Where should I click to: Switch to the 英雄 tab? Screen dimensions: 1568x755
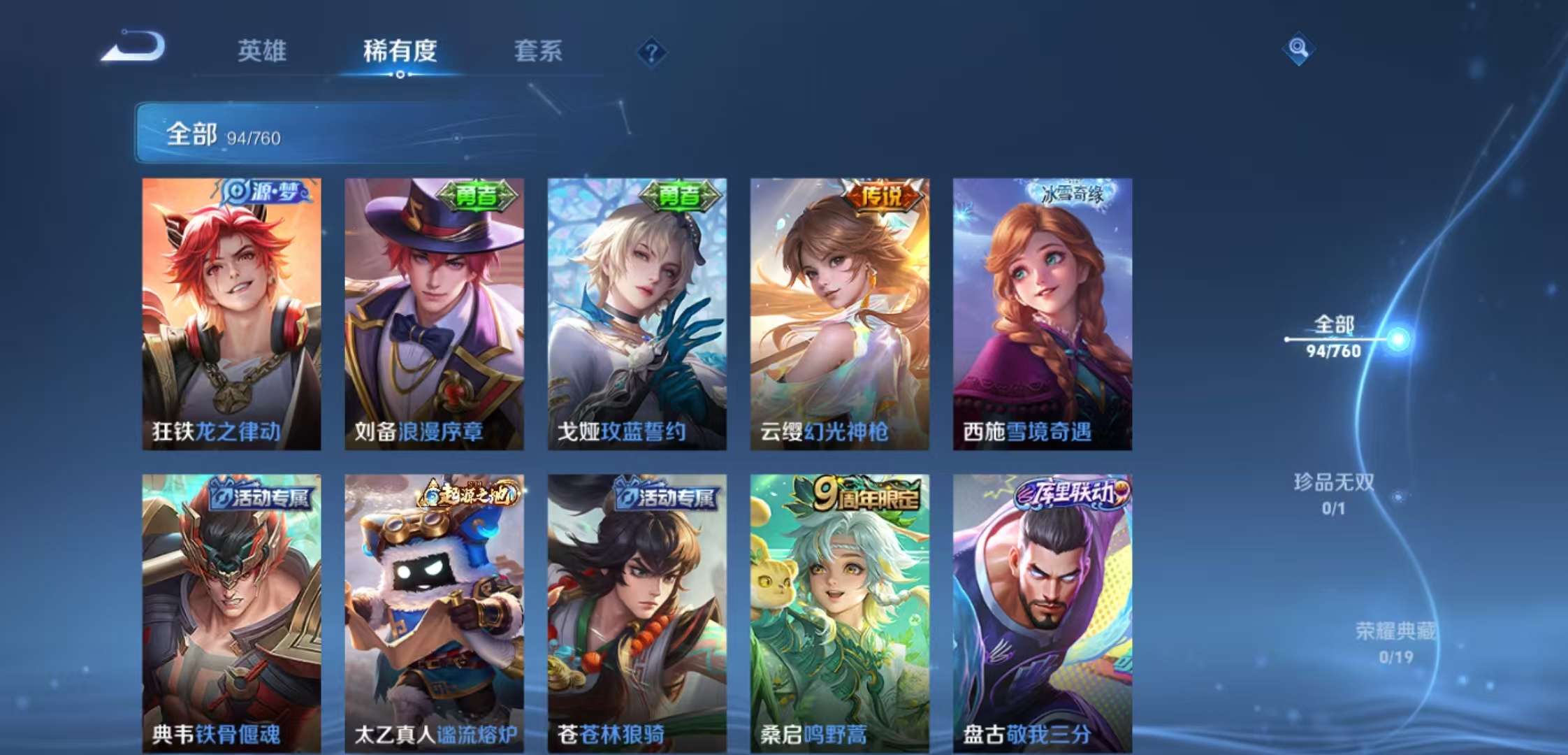click(263, 52)
